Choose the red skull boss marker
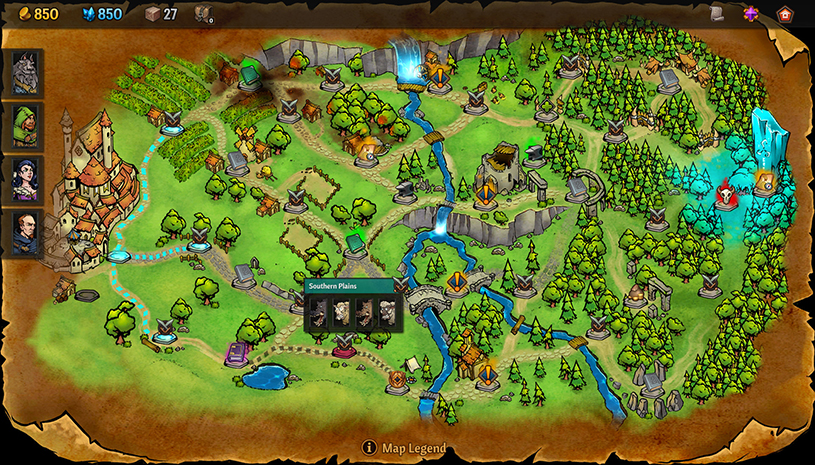This screenshot has width=815, height=465. tap(726, 193)
